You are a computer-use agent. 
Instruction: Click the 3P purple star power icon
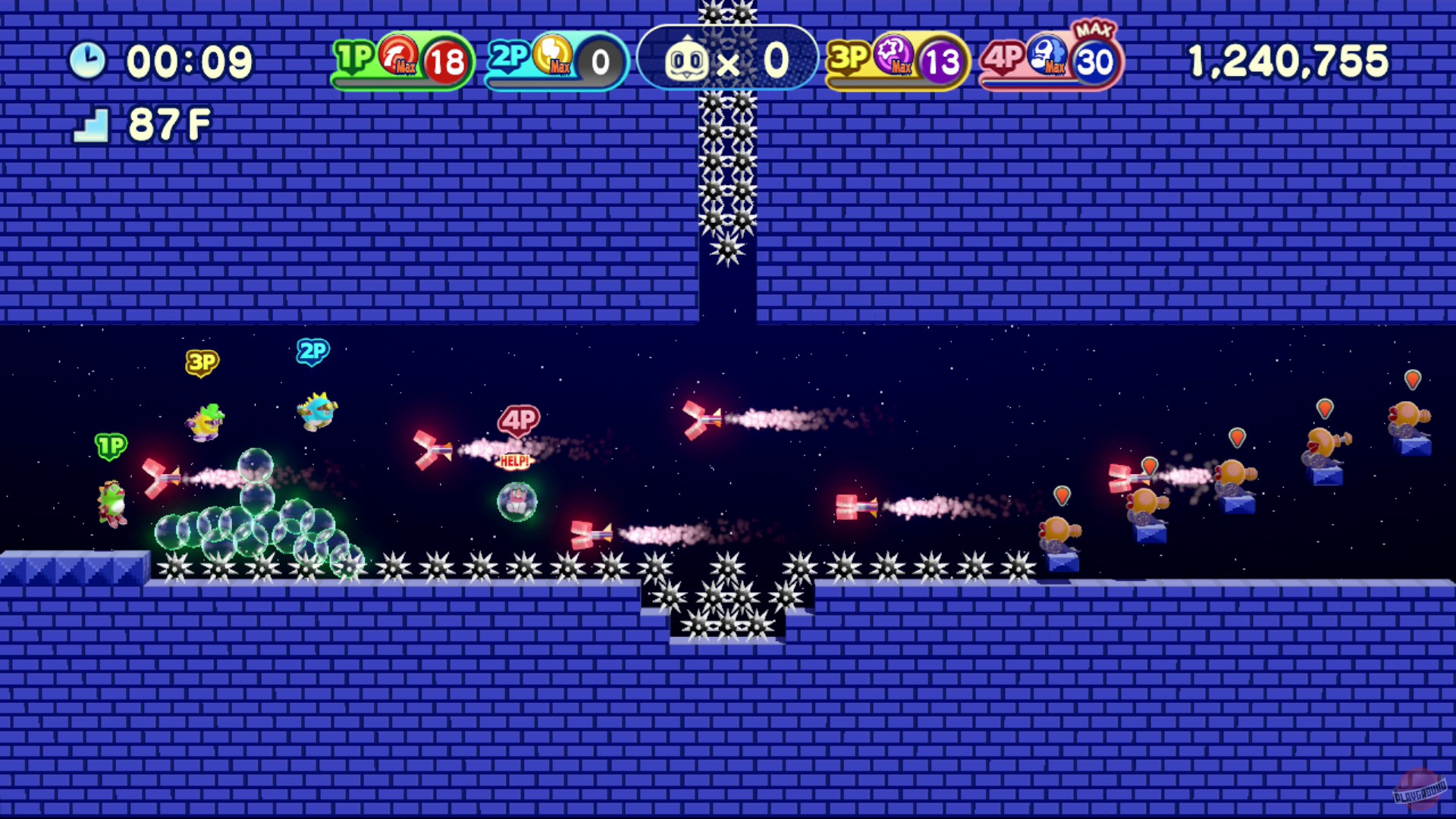(x=895, y=56)
